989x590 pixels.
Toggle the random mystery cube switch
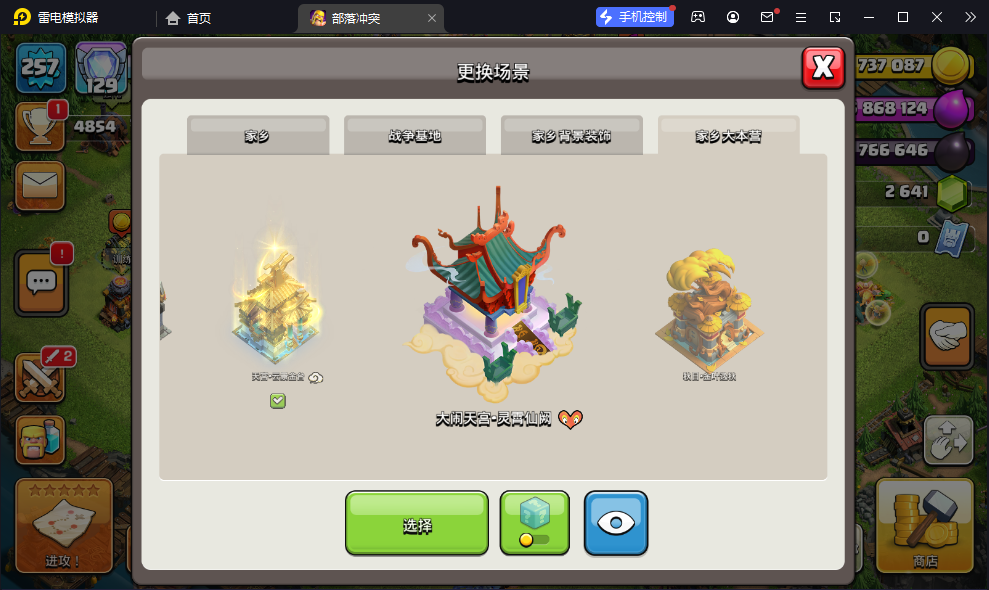pos(534,523)
